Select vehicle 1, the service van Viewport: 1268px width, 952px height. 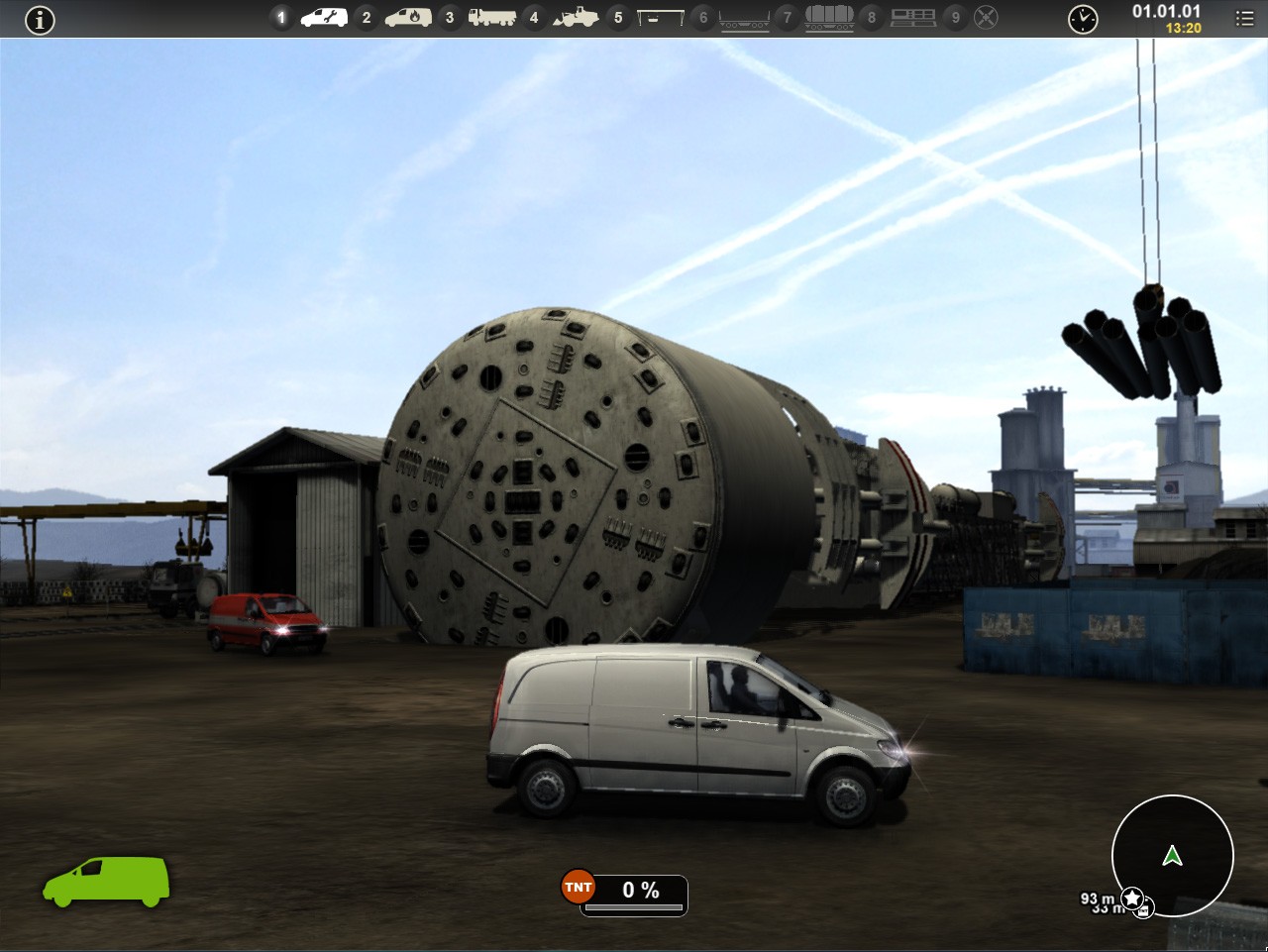tap(323, 17)
